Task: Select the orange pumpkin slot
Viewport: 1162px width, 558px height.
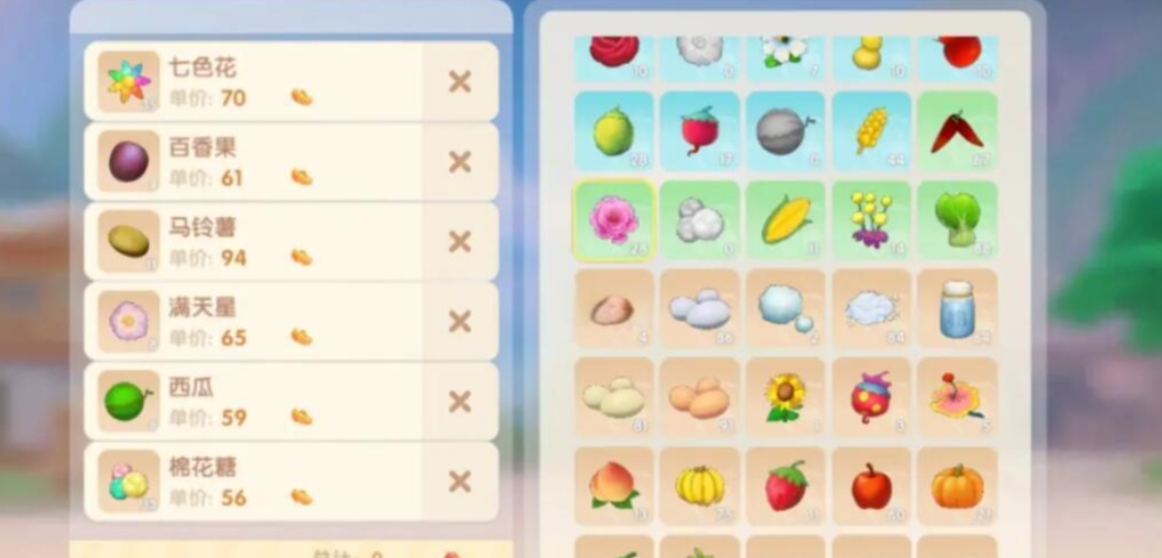Action: tap(957, 486)
